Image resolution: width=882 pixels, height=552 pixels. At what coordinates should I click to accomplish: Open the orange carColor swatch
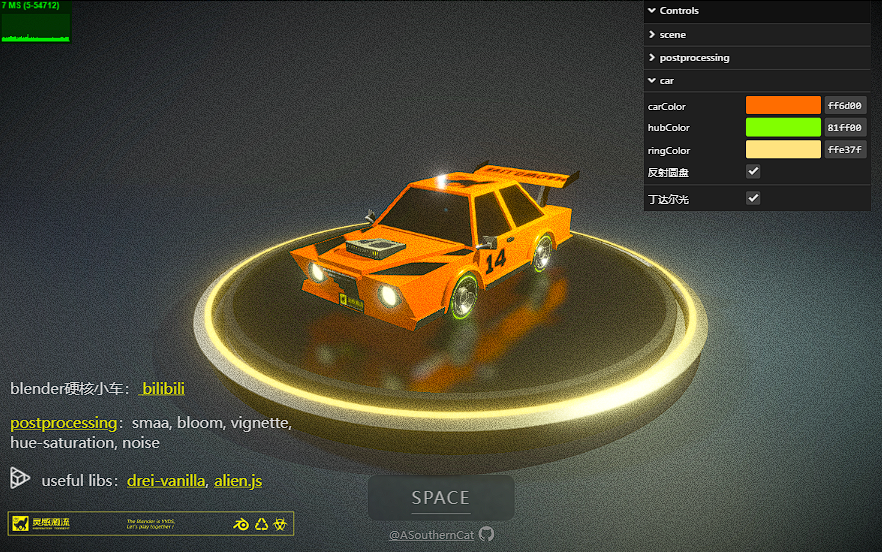[x=783, y=105]
